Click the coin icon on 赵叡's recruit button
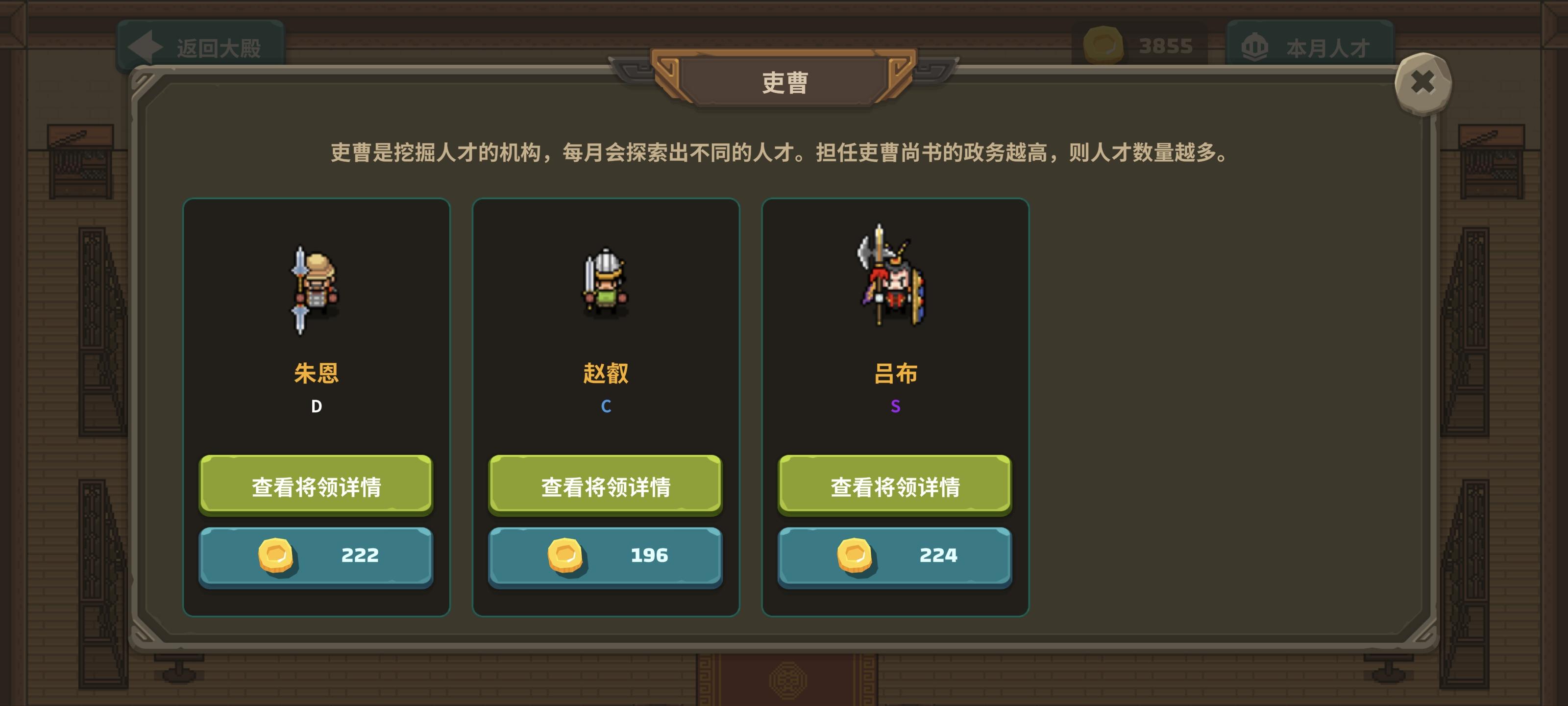The height and width of the screenshot is (706, 1568). tap(566, 555)
